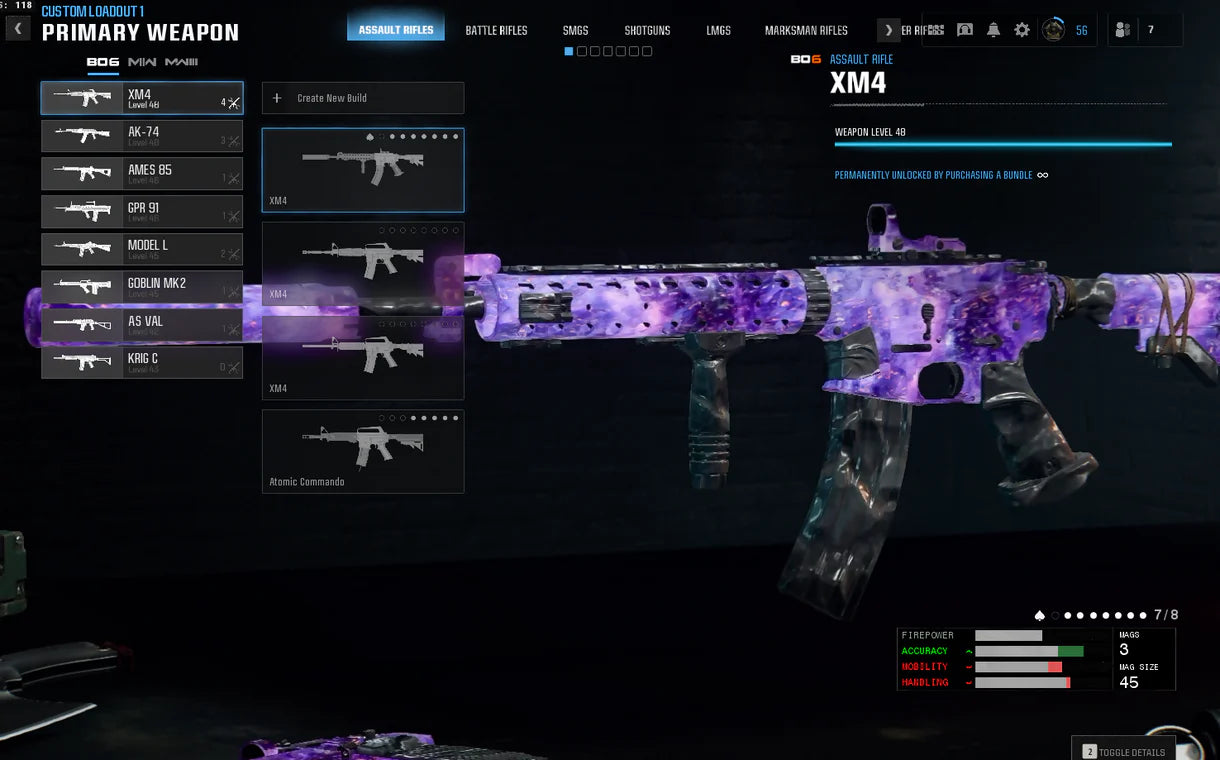Select the AMES 85 assault rifle
The height and width of the screenshot is (760, 1220).
pyautogui.click(x=142, y=174)
